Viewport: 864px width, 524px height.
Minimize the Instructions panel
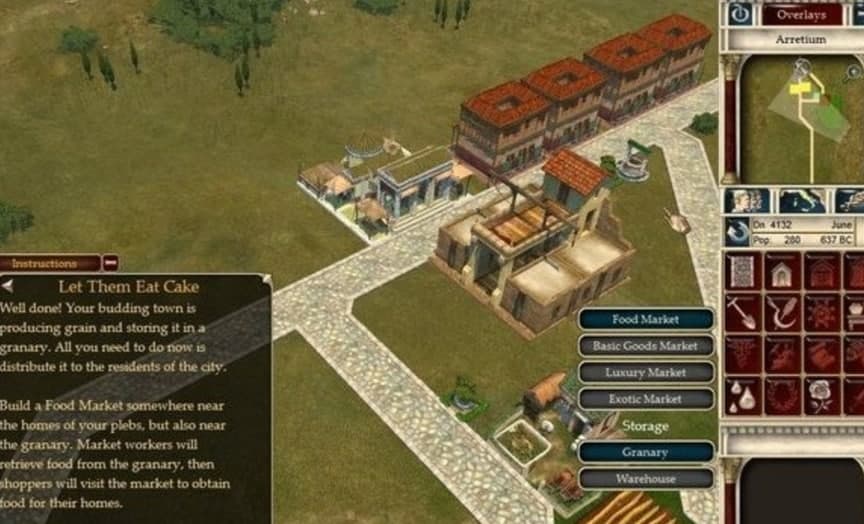(x=111, y=264)
